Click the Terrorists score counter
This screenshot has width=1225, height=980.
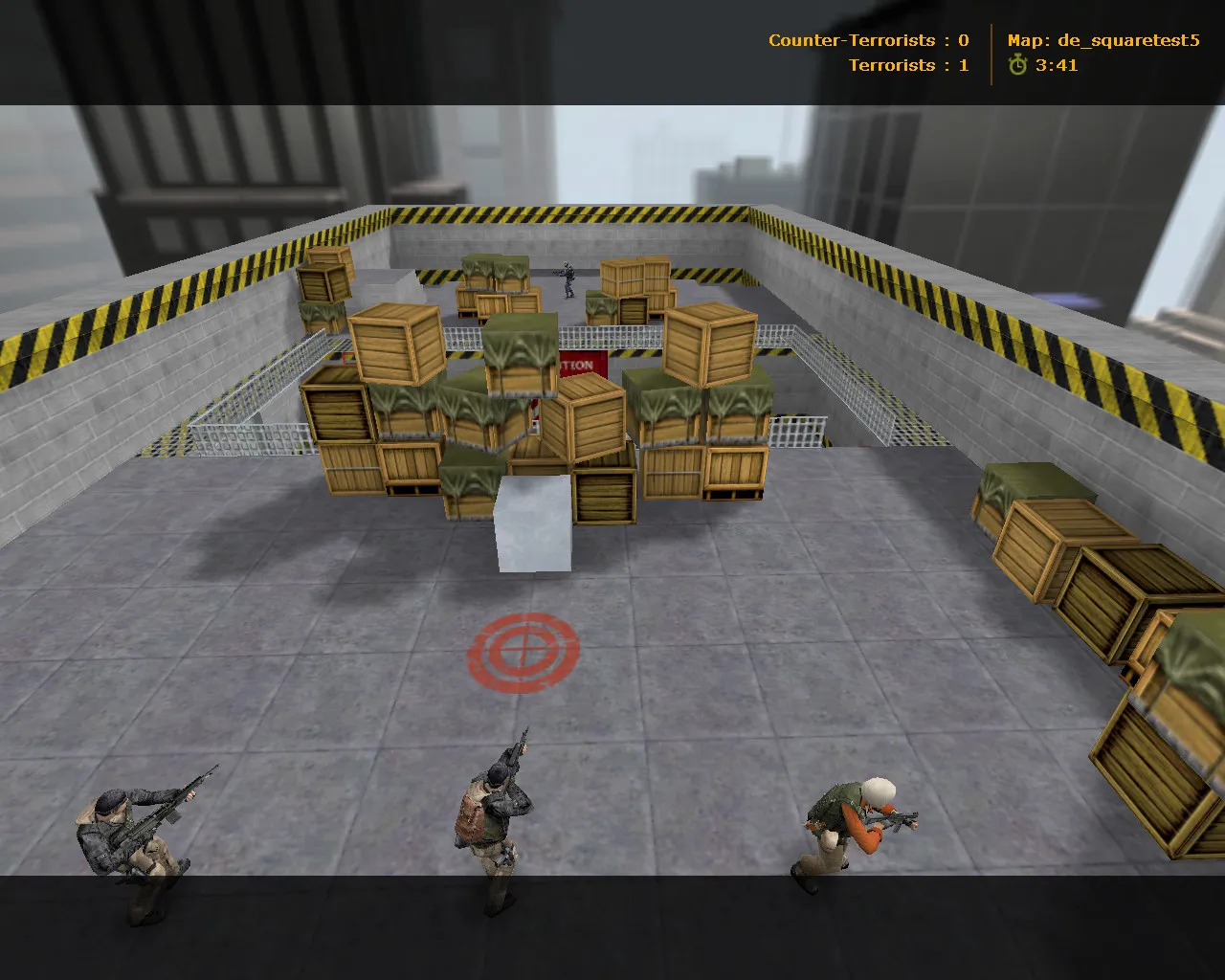pos(907,66)
